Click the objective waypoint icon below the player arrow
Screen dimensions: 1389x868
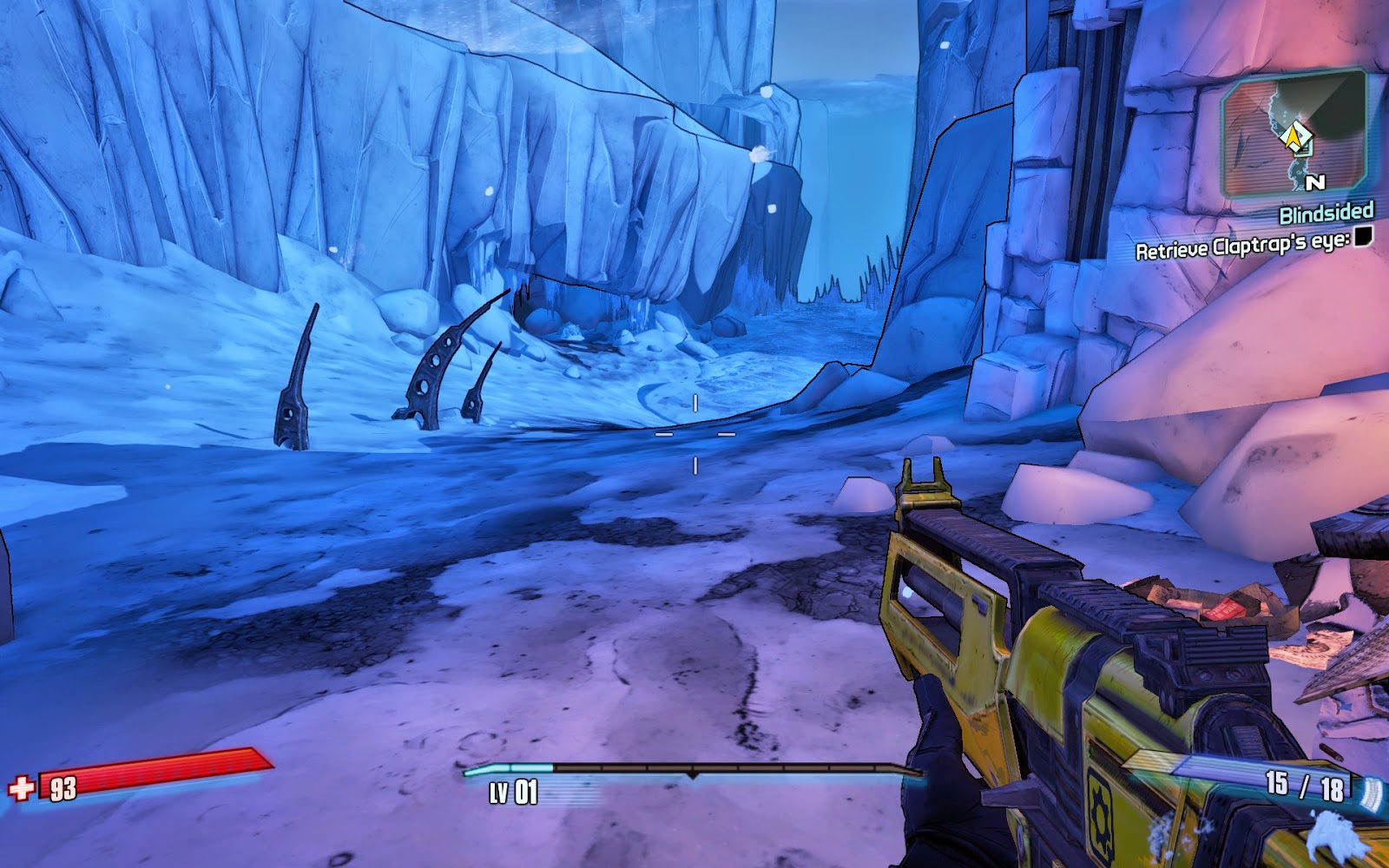(1302, 150)
